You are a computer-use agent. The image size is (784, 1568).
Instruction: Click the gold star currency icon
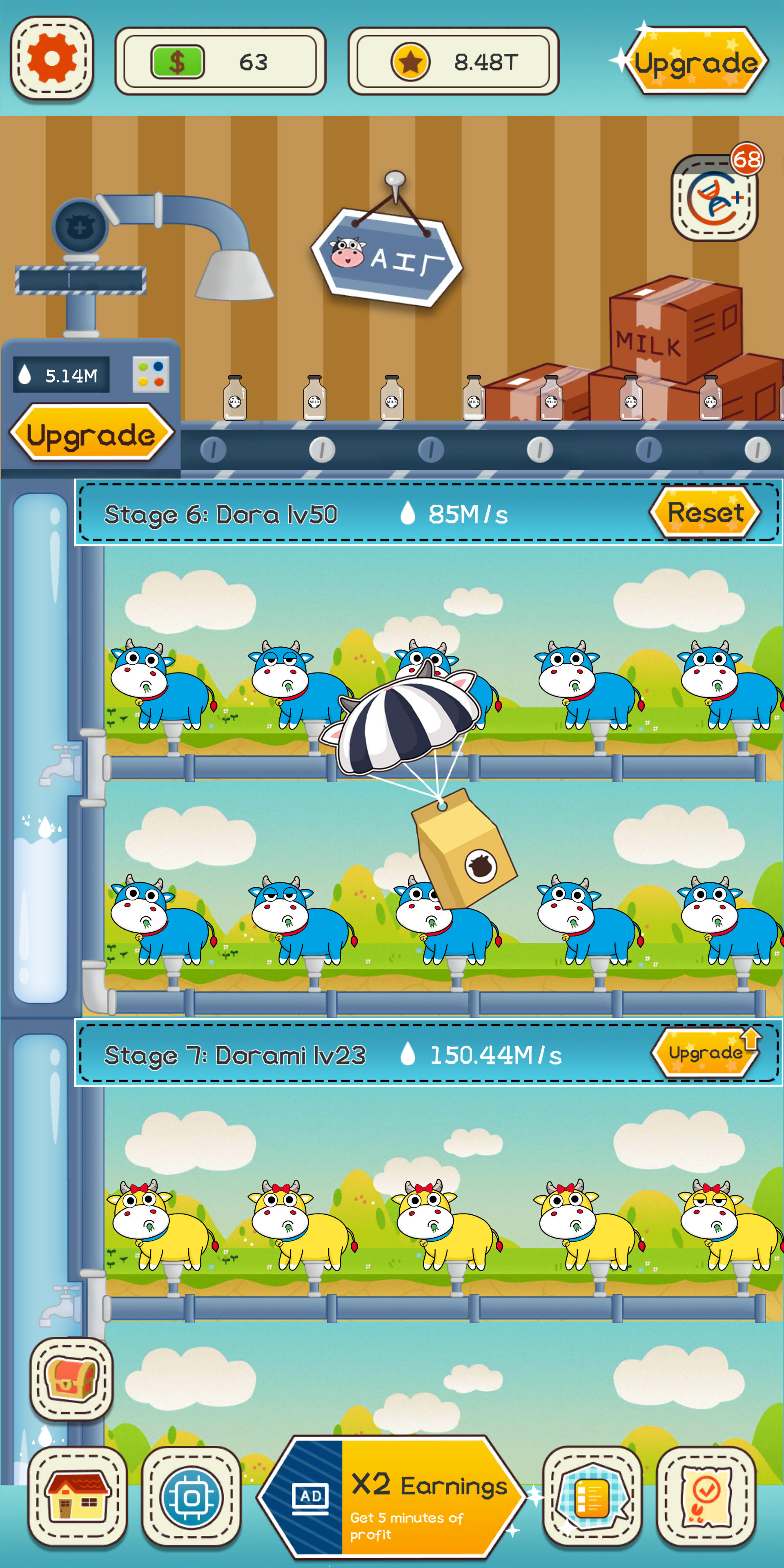pos(411,61)
